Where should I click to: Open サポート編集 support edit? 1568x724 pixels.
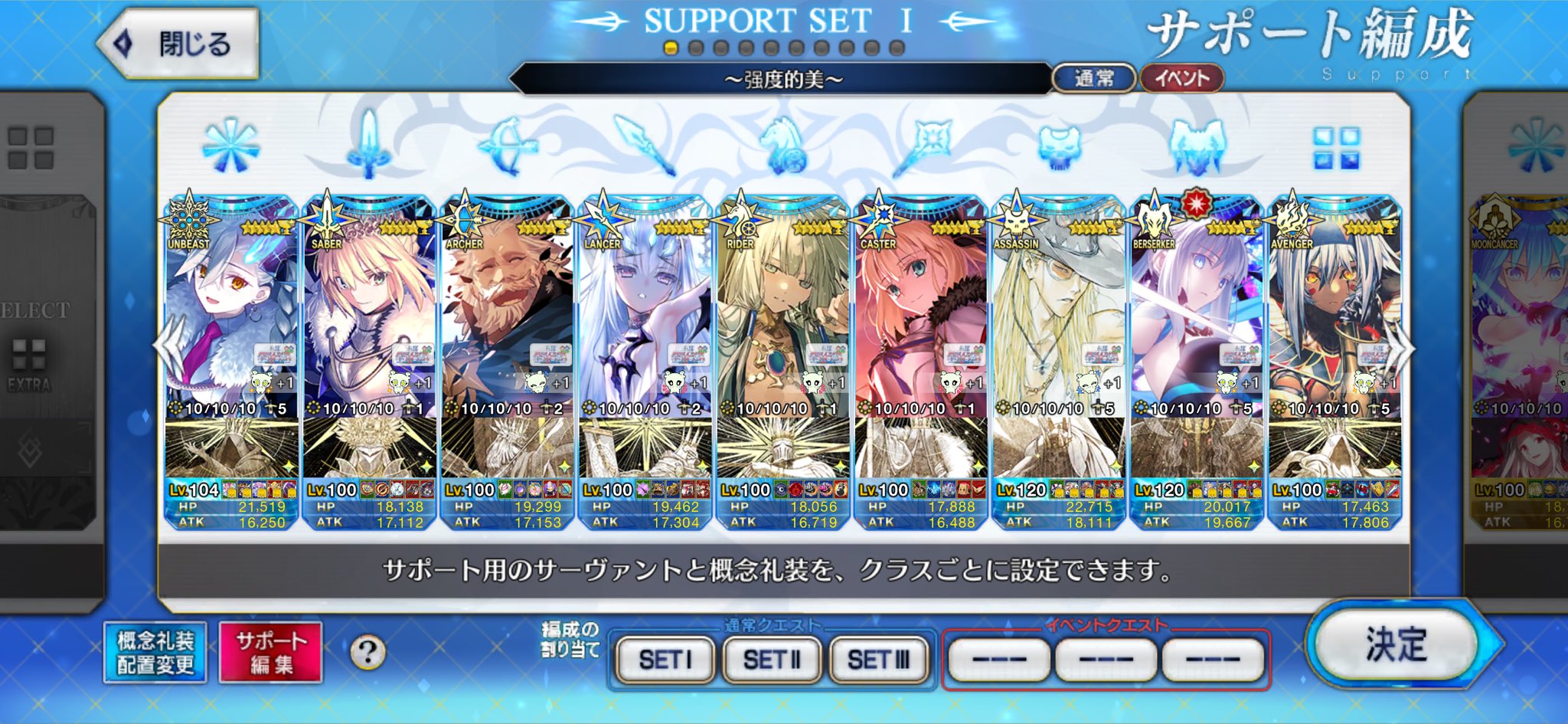pos(270,652)
